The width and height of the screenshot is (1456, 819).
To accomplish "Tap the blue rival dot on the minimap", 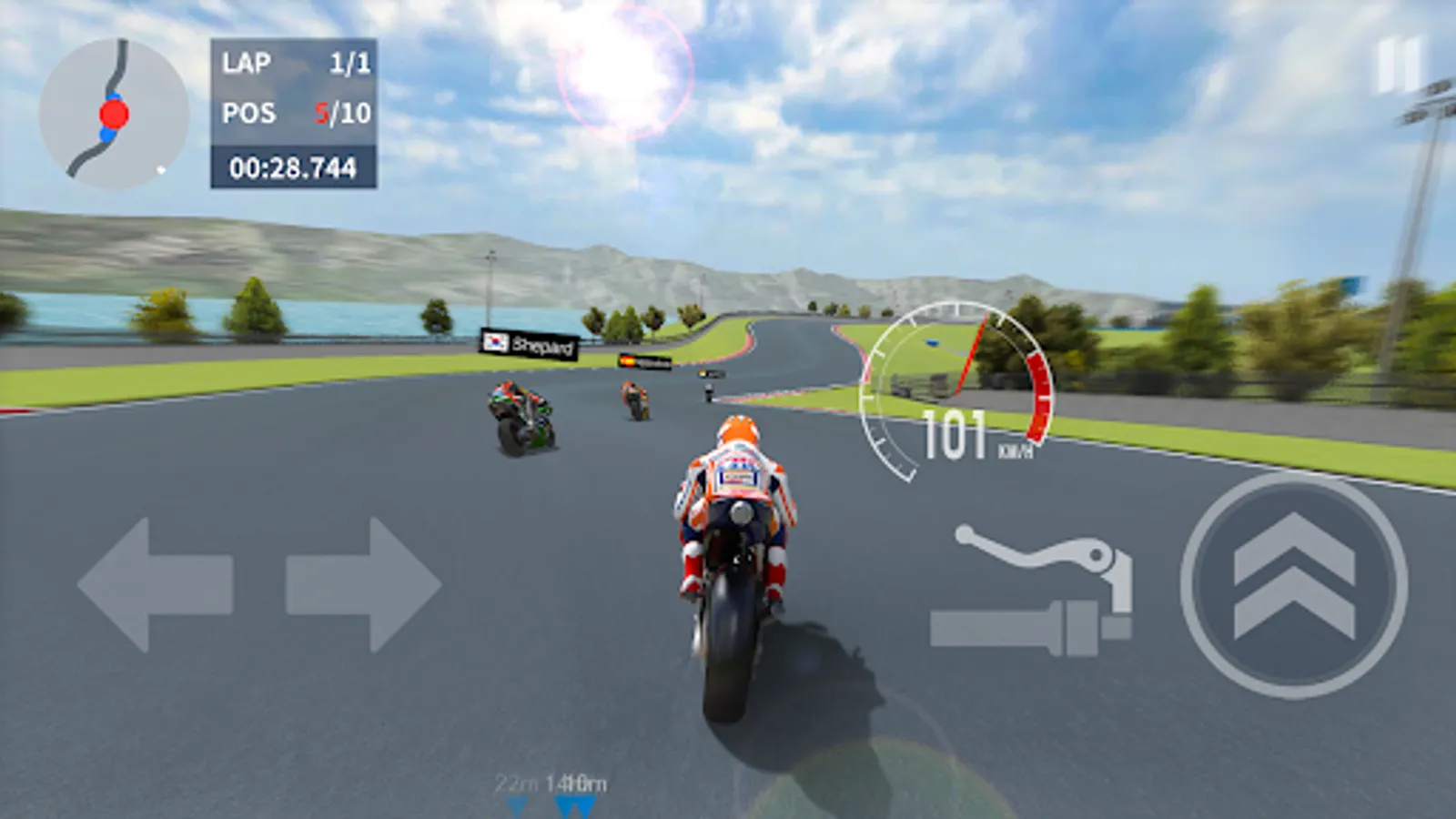I will [x=108, y=136].
